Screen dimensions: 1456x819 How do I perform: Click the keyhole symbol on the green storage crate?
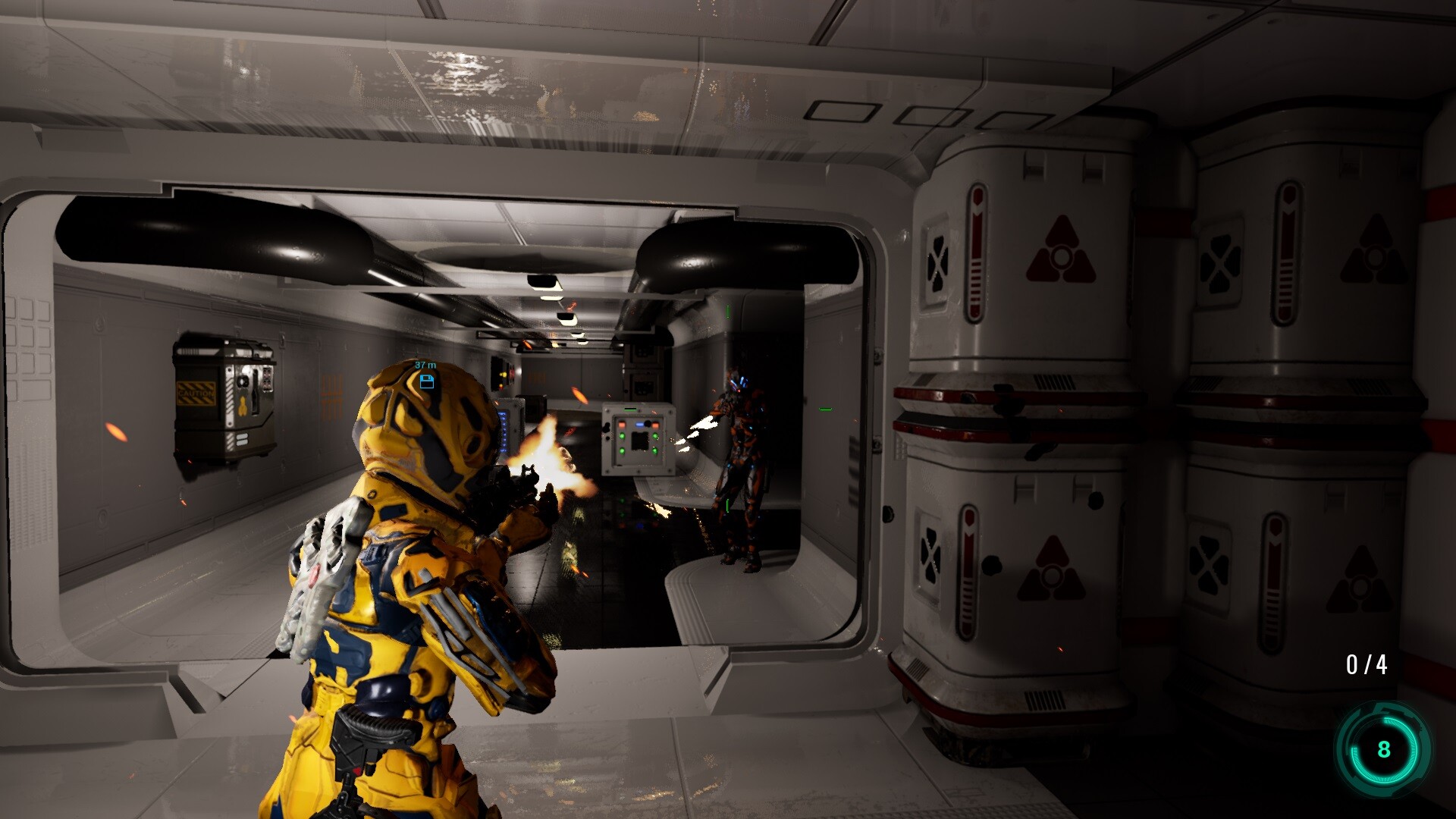(x=242, y=405)
